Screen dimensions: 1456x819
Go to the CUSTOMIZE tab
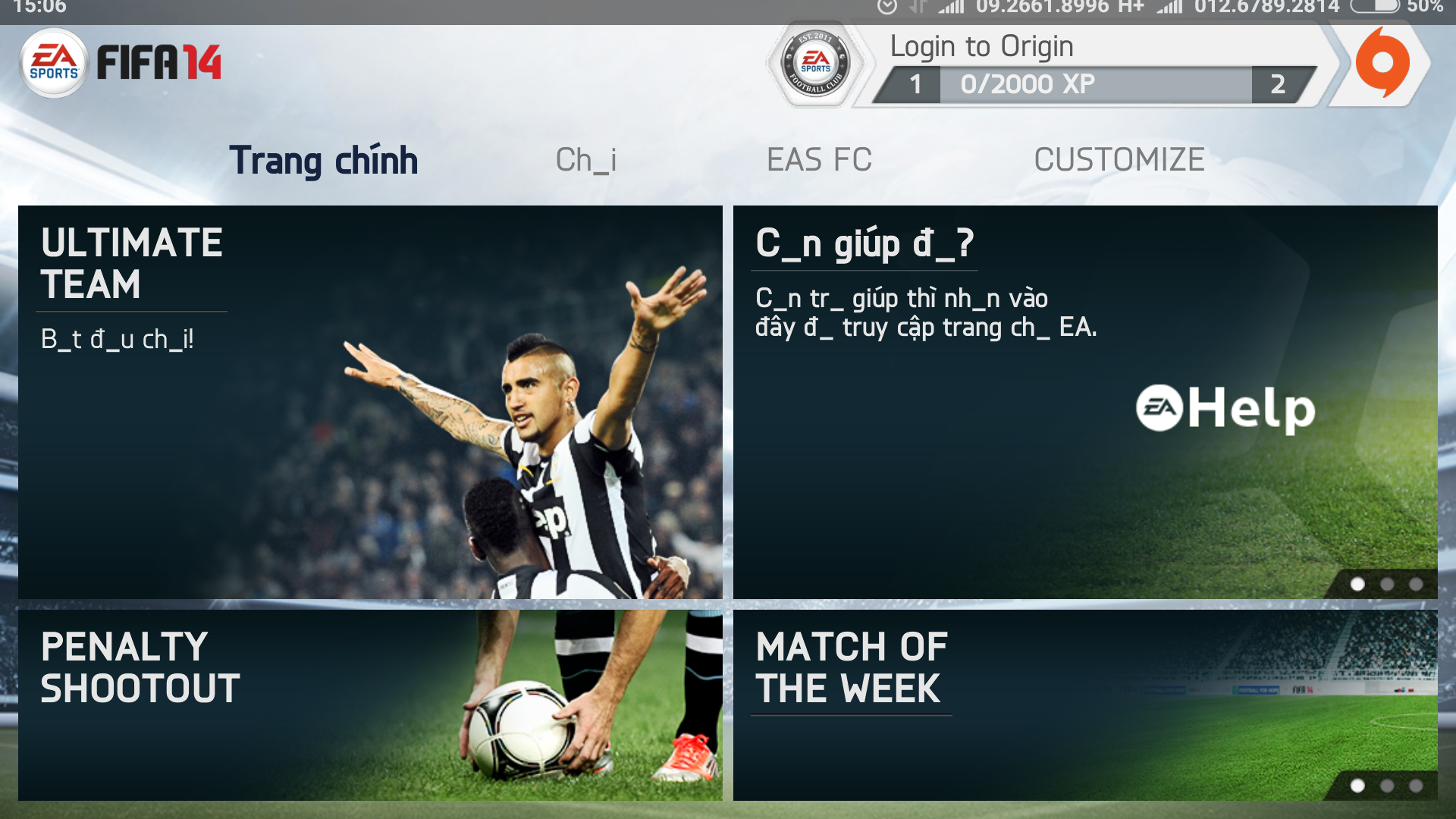click(x=1119, y=160)
